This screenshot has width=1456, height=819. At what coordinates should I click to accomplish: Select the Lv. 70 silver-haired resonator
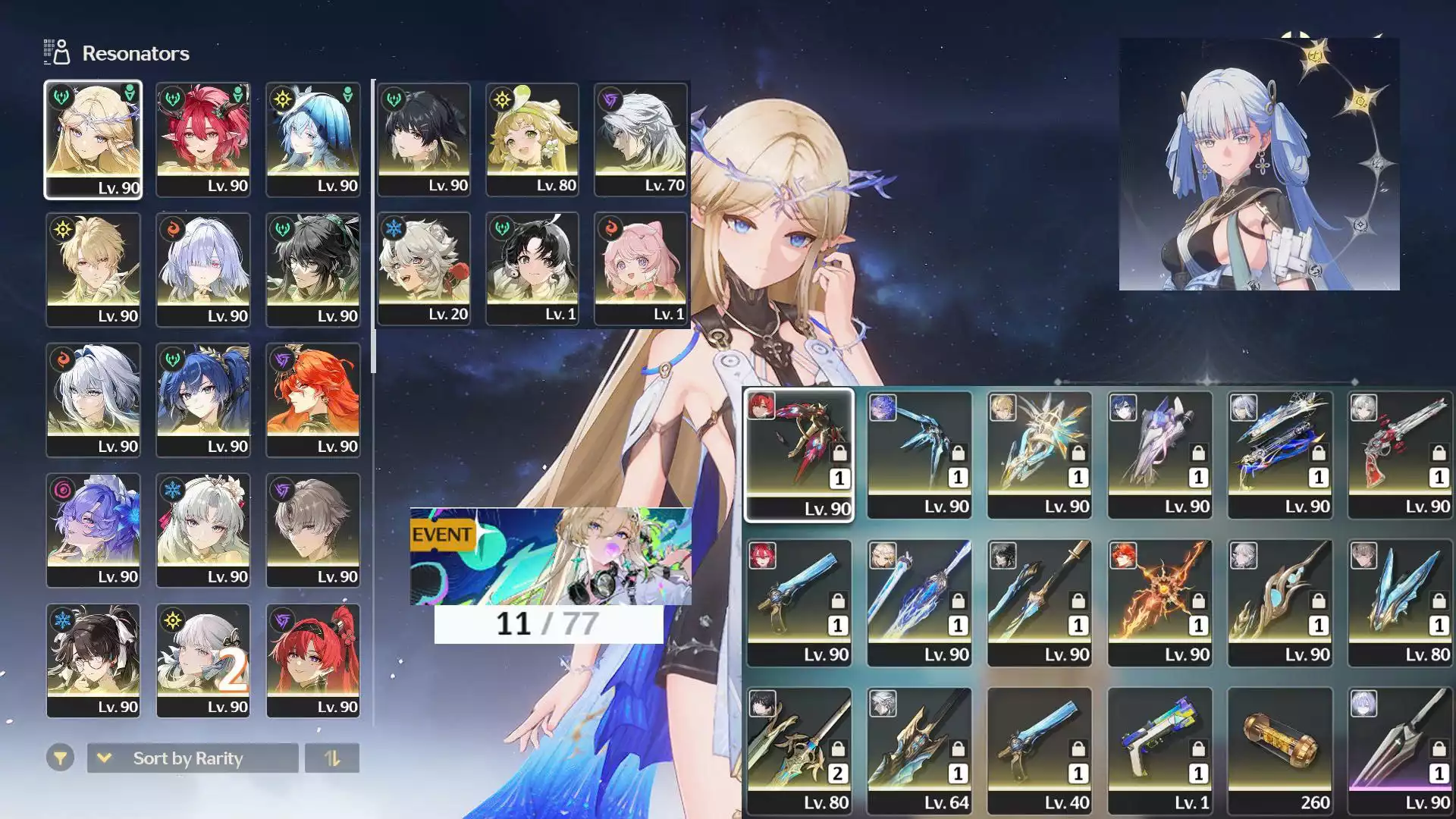(x=641, y=140)
